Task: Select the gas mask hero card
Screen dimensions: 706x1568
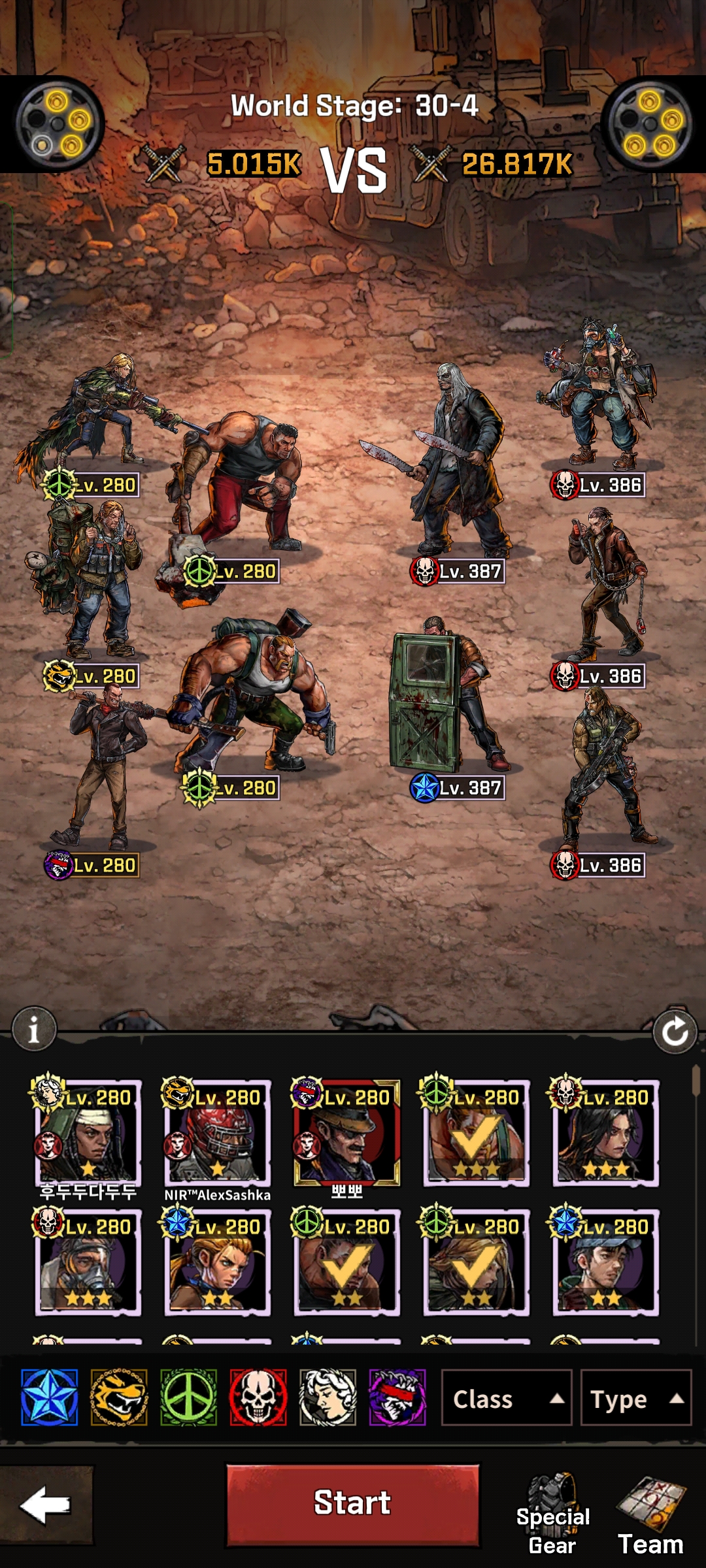Action: coord(88,1262)
